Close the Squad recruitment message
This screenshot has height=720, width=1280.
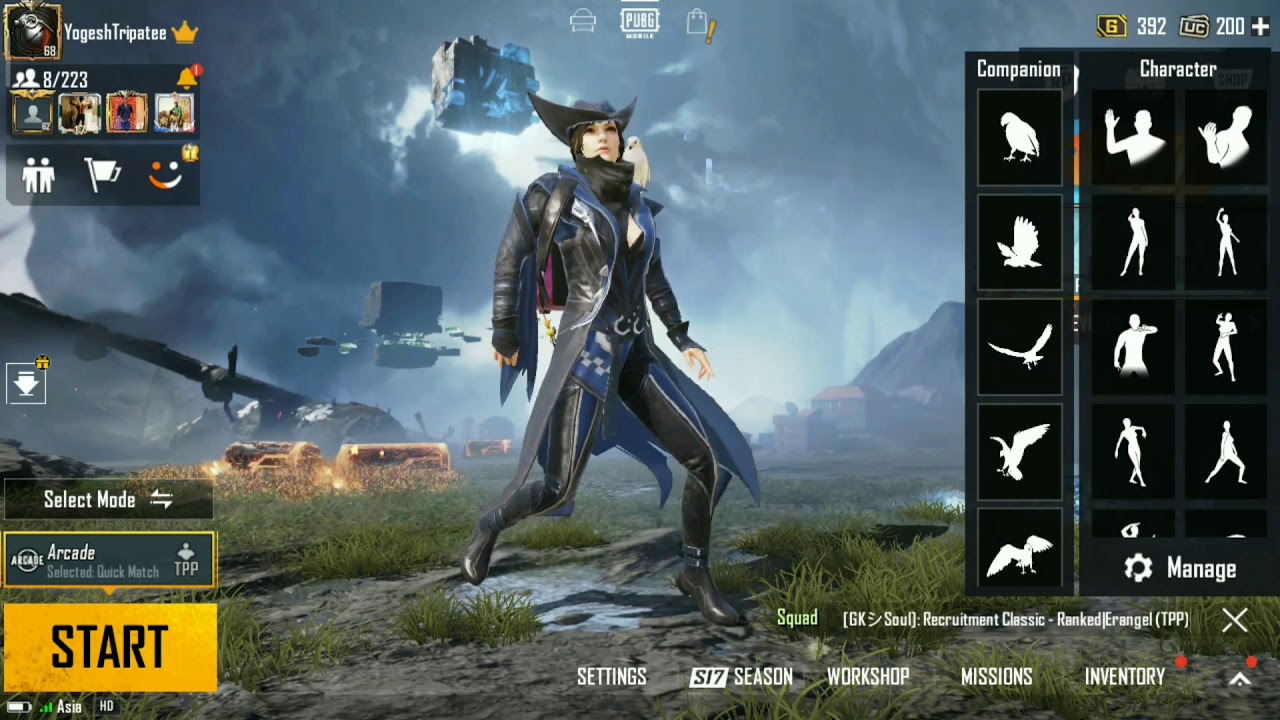1235,620
